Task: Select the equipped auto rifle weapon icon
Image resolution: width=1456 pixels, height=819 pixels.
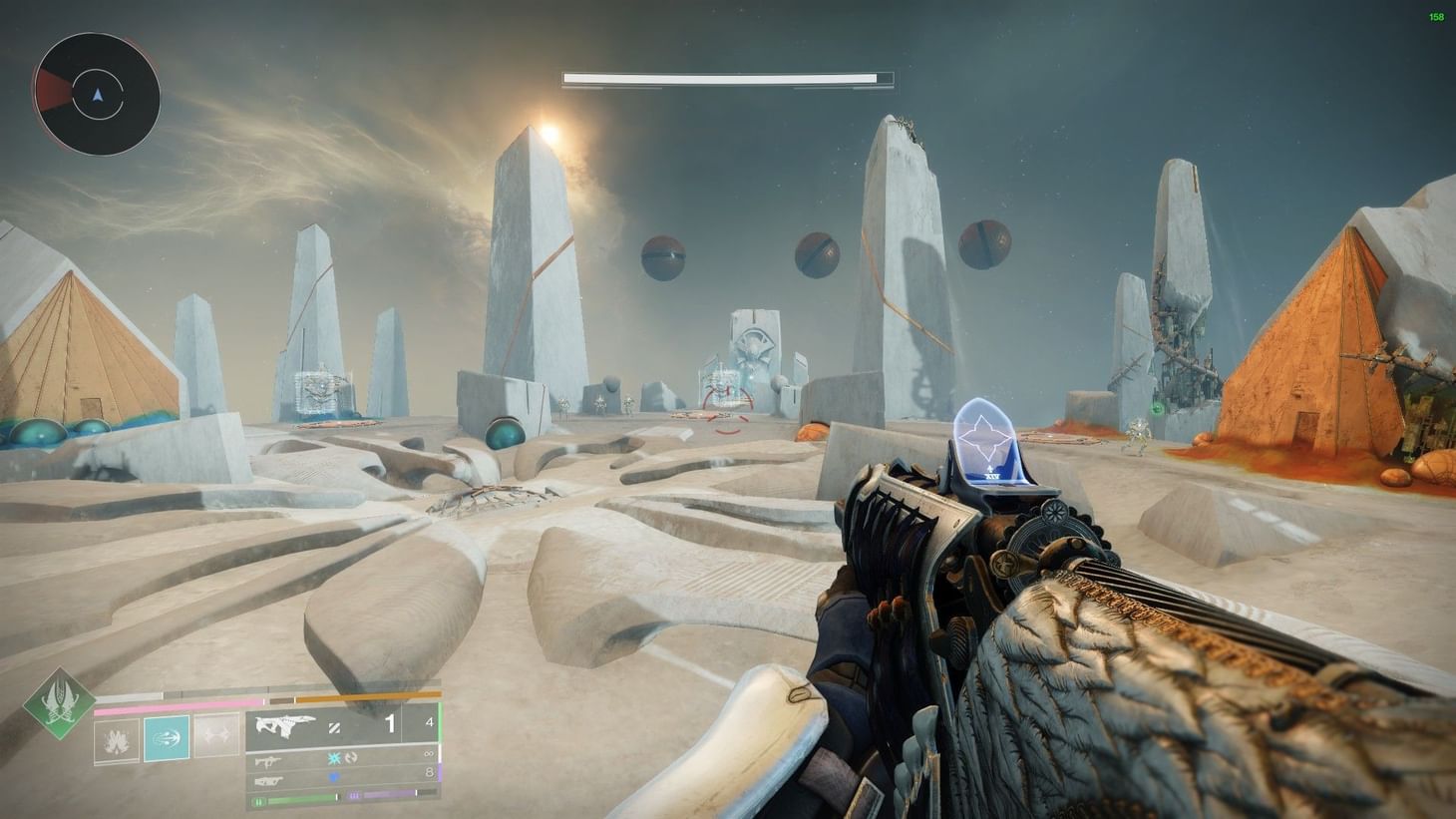Action: 286,723
